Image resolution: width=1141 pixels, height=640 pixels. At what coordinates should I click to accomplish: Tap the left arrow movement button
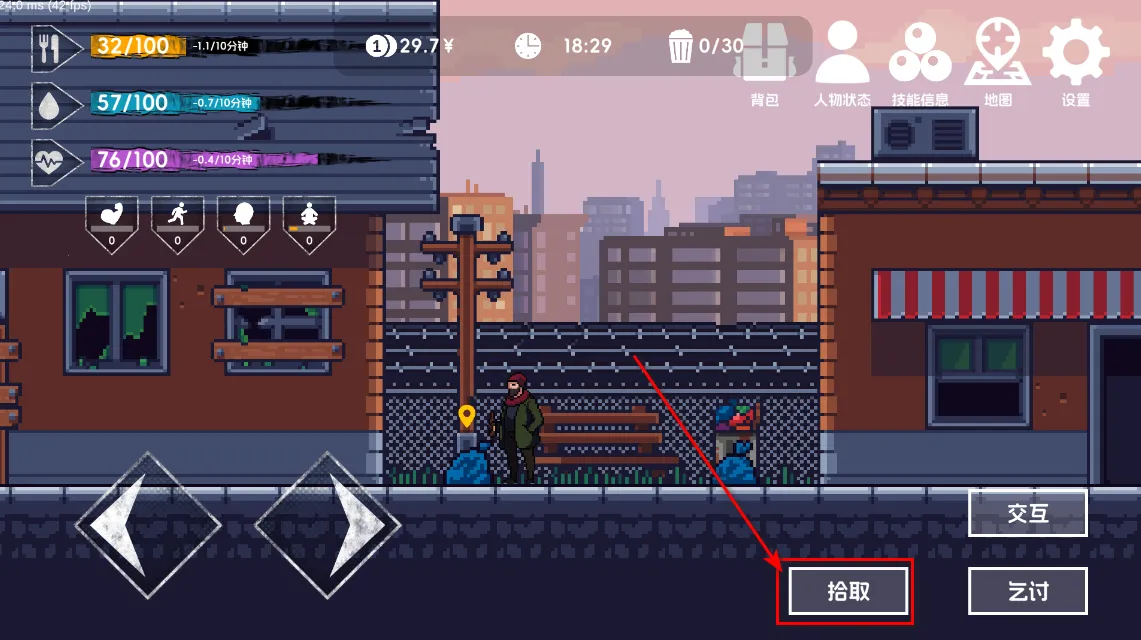[148, 524]
